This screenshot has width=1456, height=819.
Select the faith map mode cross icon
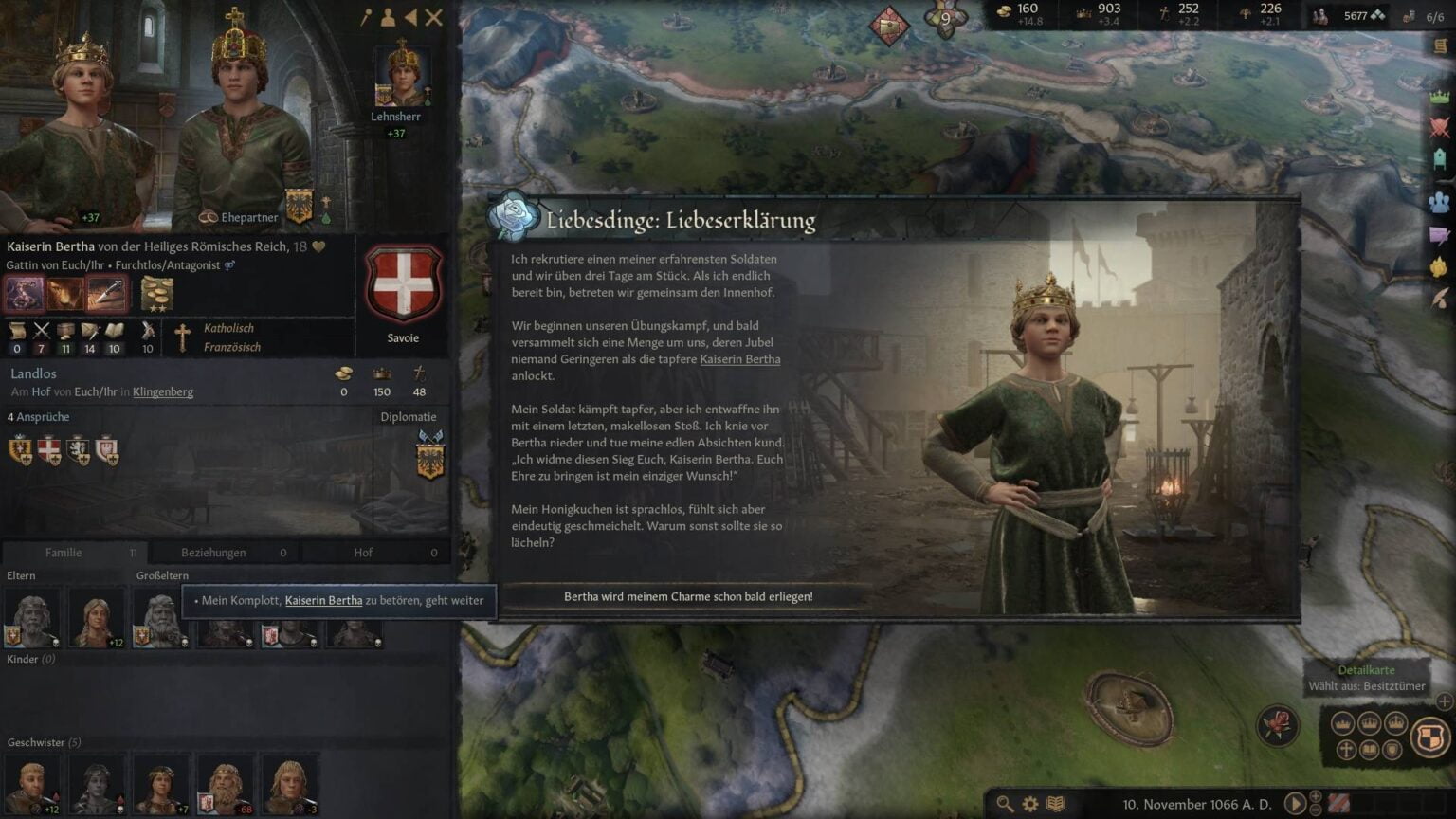coord(1344,749)
